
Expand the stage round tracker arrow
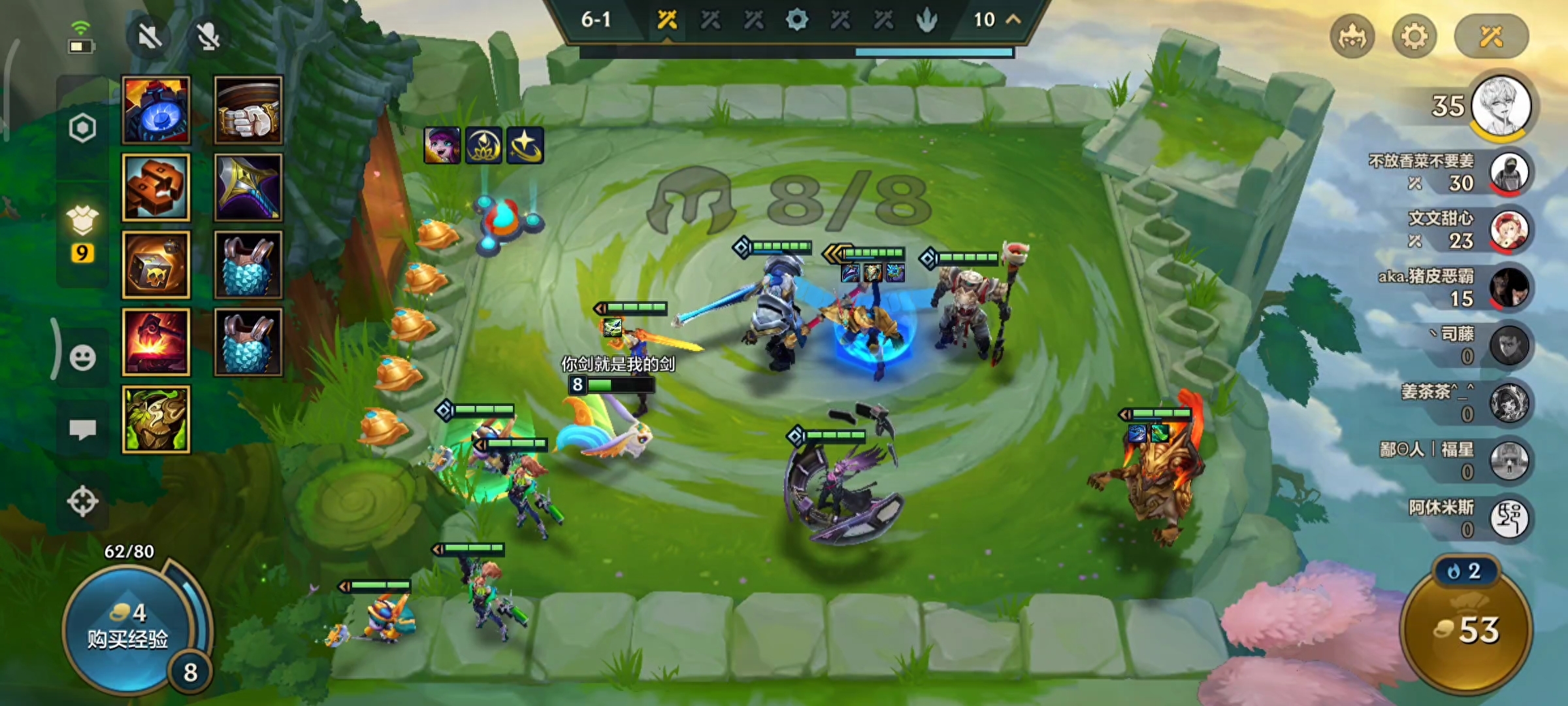click(1013, 20)
